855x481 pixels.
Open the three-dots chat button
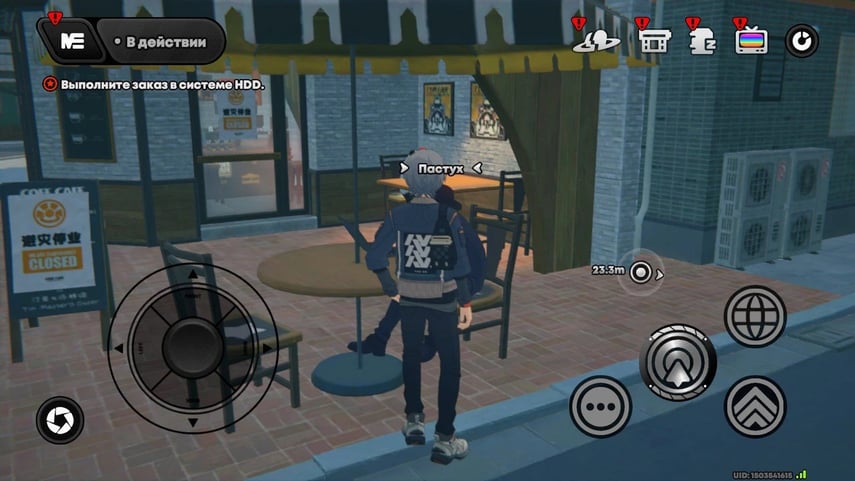pyautogui.click(x=600, y=407)
